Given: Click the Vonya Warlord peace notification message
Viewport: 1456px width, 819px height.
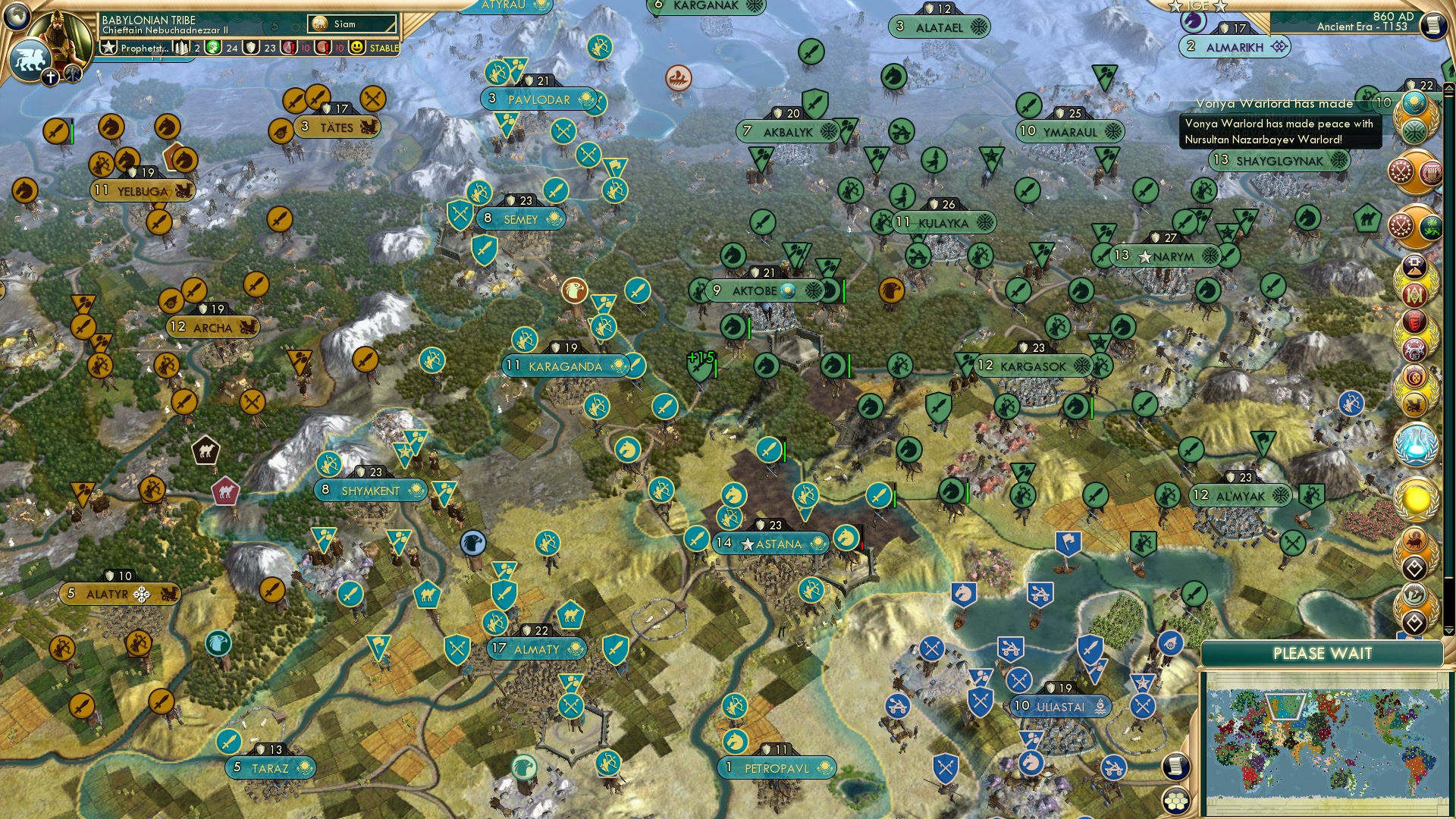Looking at the screenshot, I should [1280, 129].
